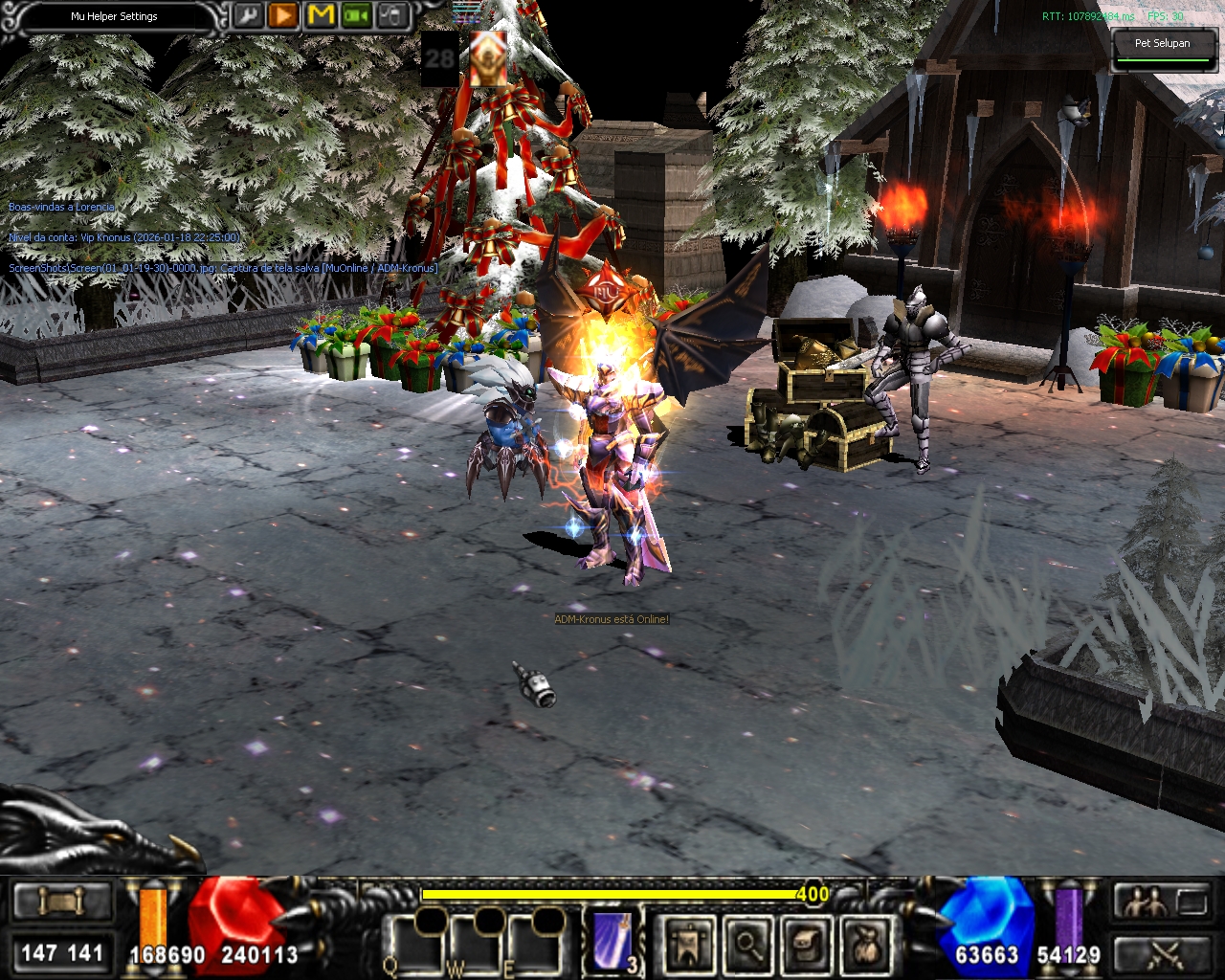
Task: Open the scroll button in the bottom bar
Action: pyautogui.click(x=62, y=902)
